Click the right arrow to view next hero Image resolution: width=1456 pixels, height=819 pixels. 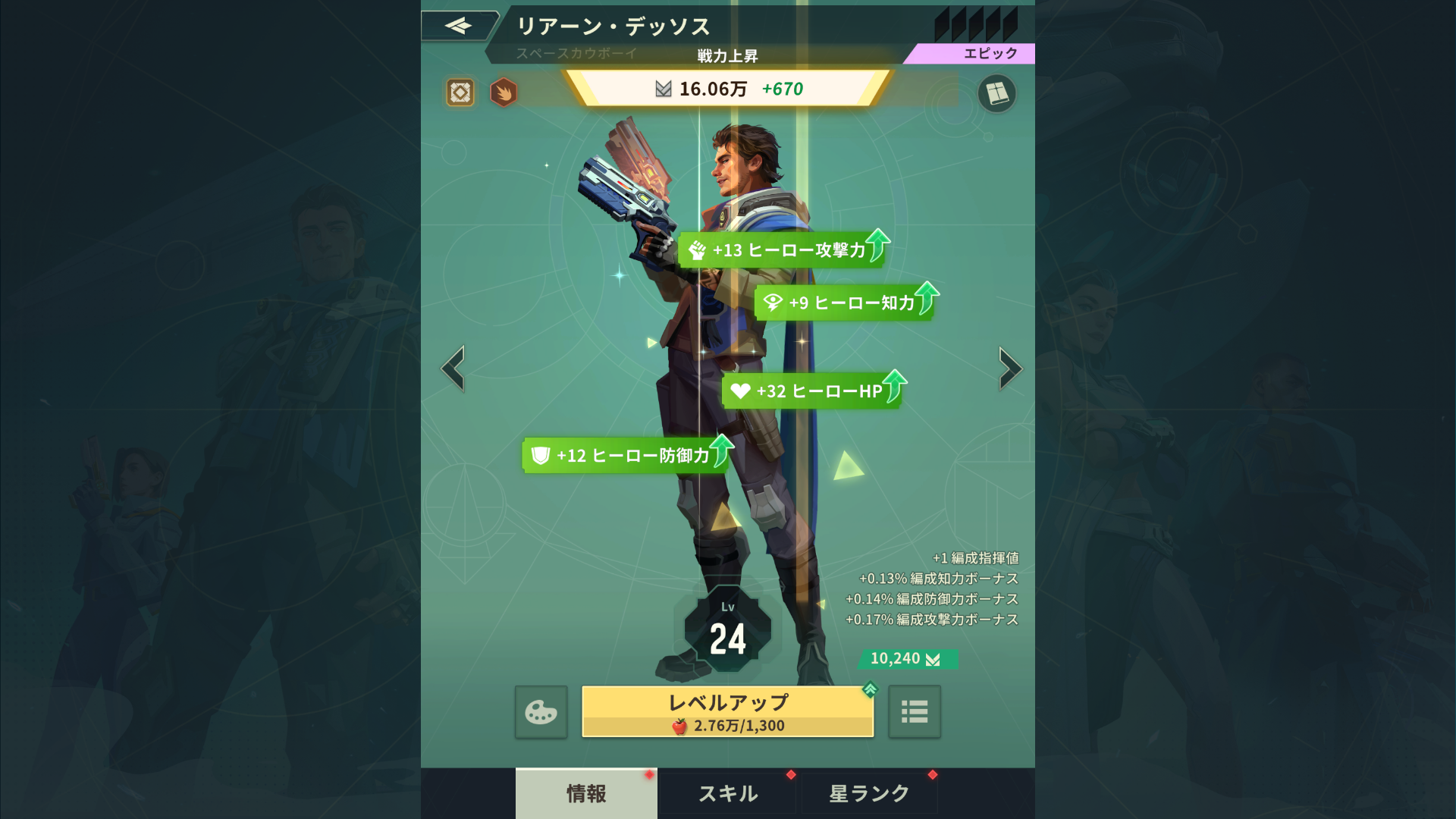click(1009, 370)
